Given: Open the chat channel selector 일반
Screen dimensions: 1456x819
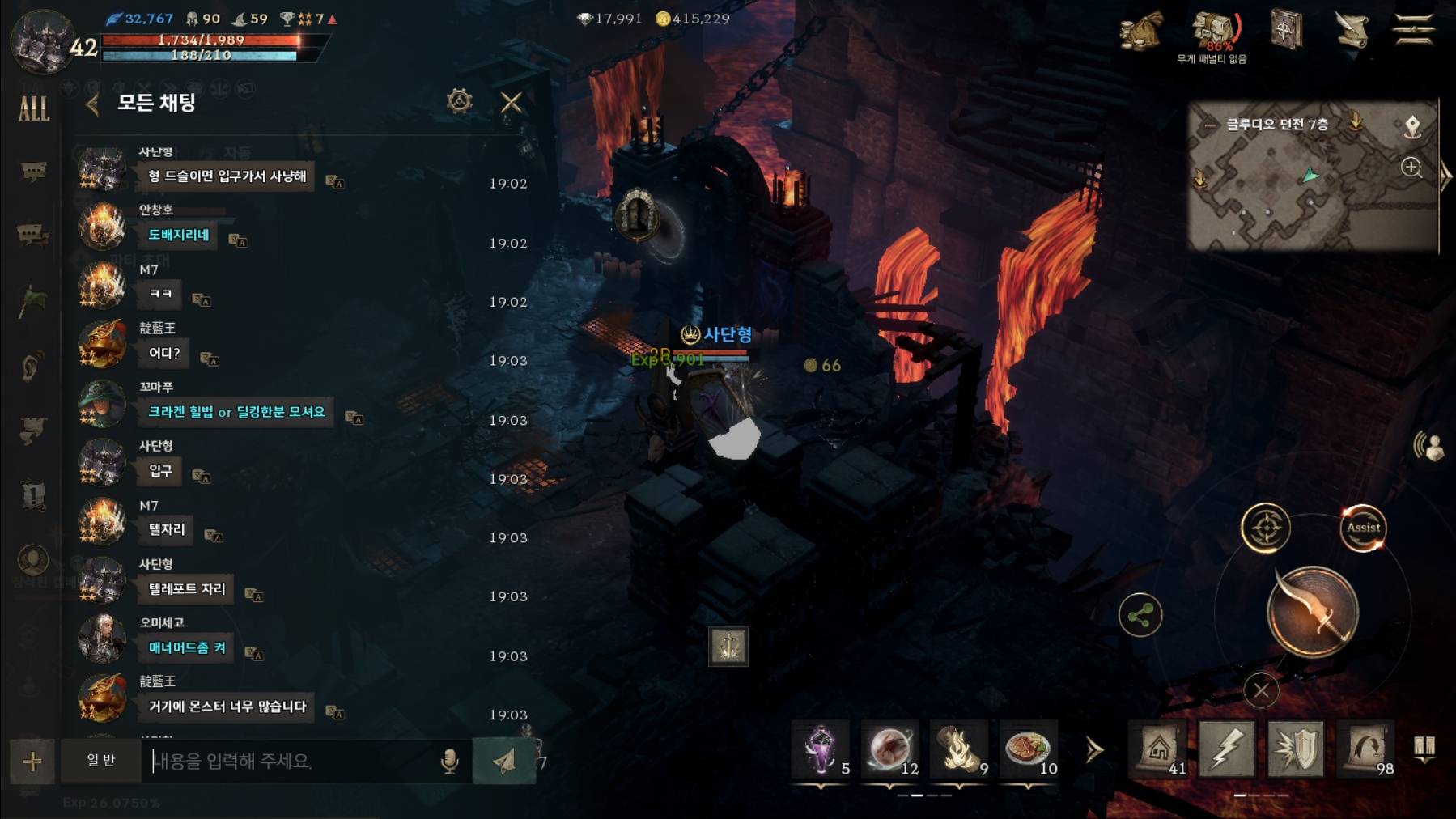Looking at the screenshot, I should [x=101, y=761].
